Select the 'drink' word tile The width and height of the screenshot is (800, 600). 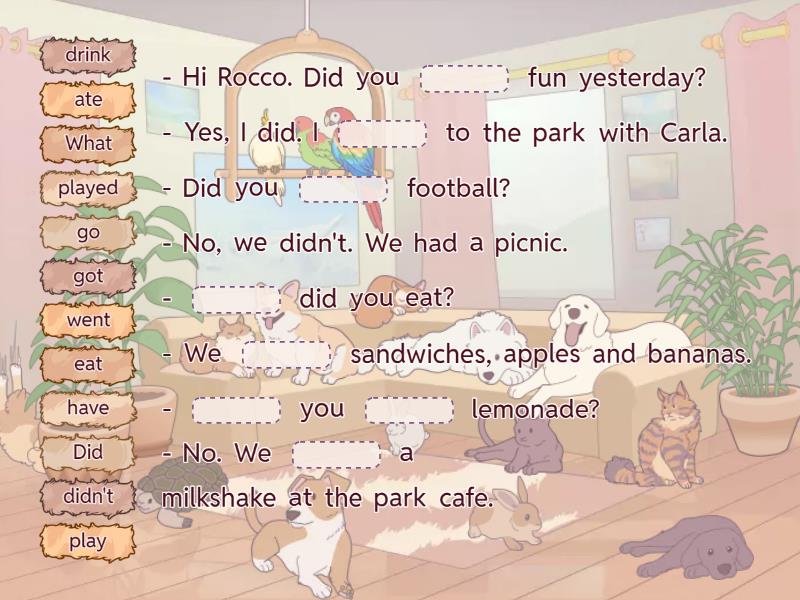pos(88,56)
